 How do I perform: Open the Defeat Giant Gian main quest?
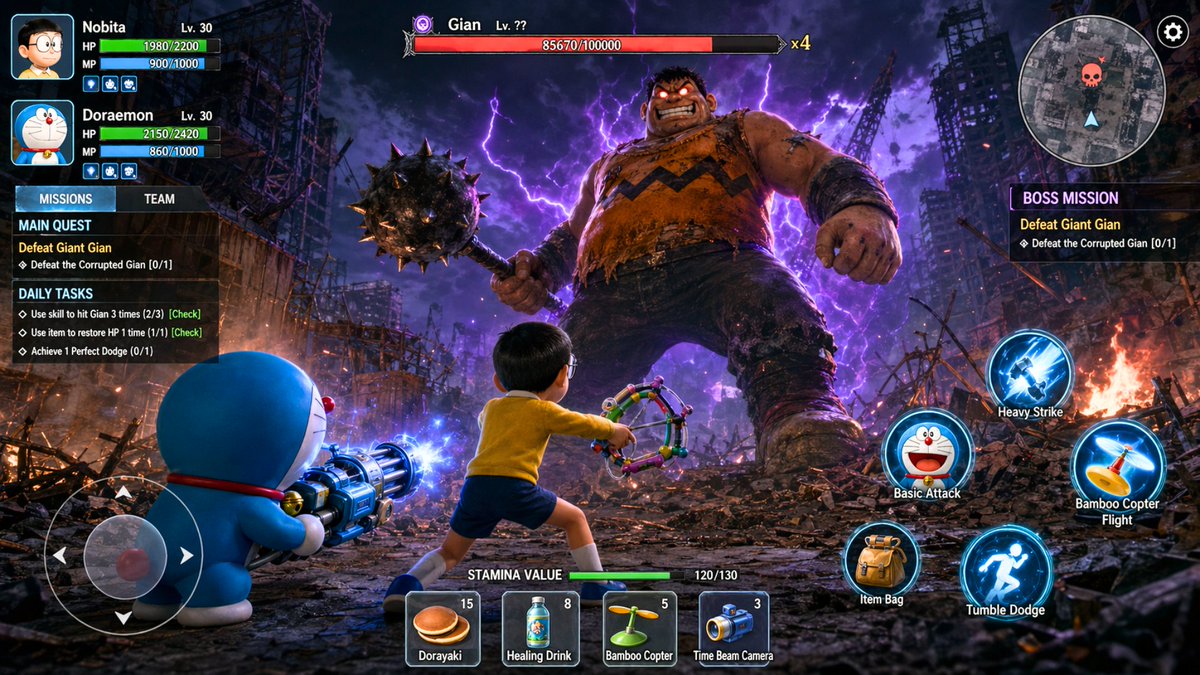click(x=65, y=247)
